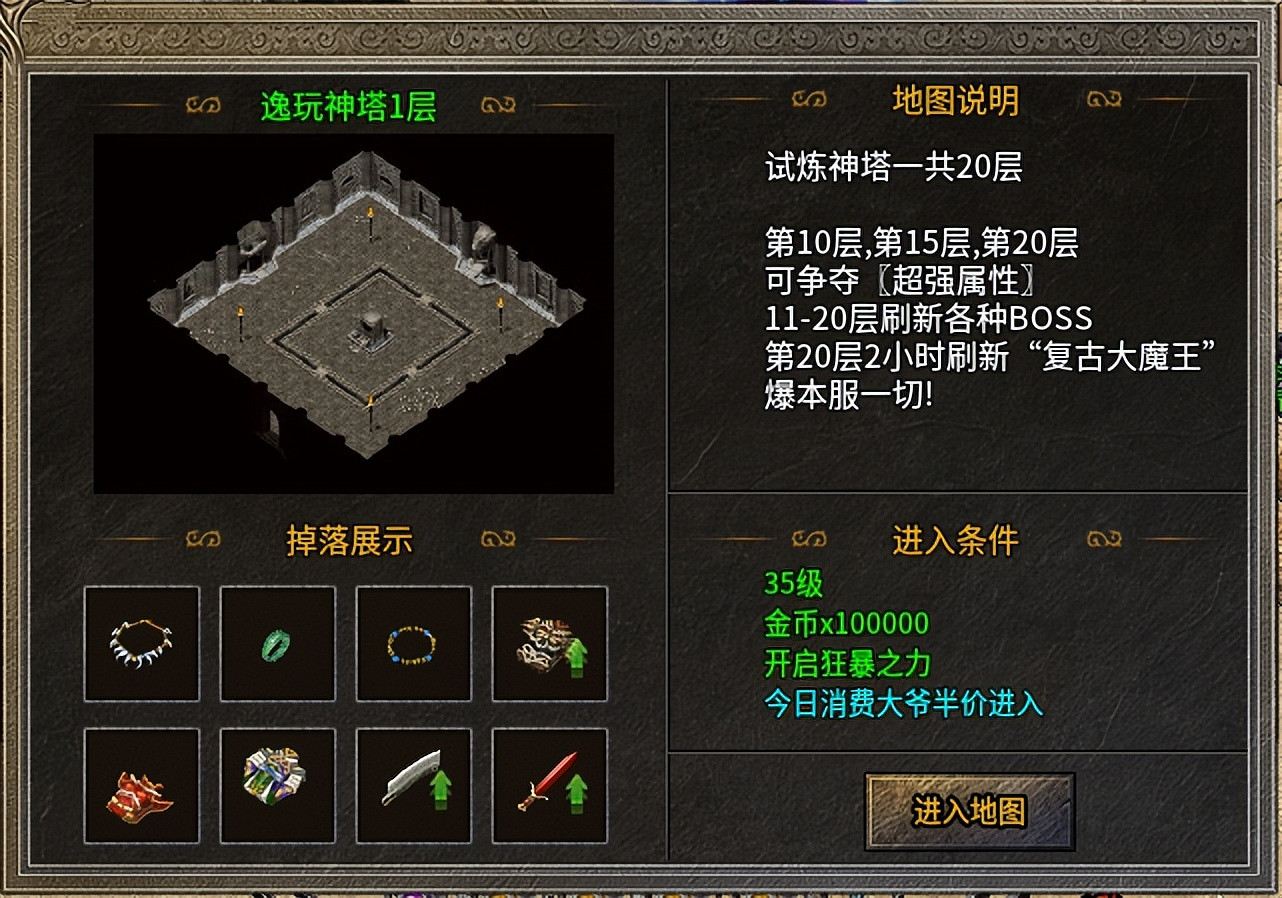The width and height of the screenshot is (1282, 898).
Task: Click the red sword upgrade item icon
Action: point(549,786)
